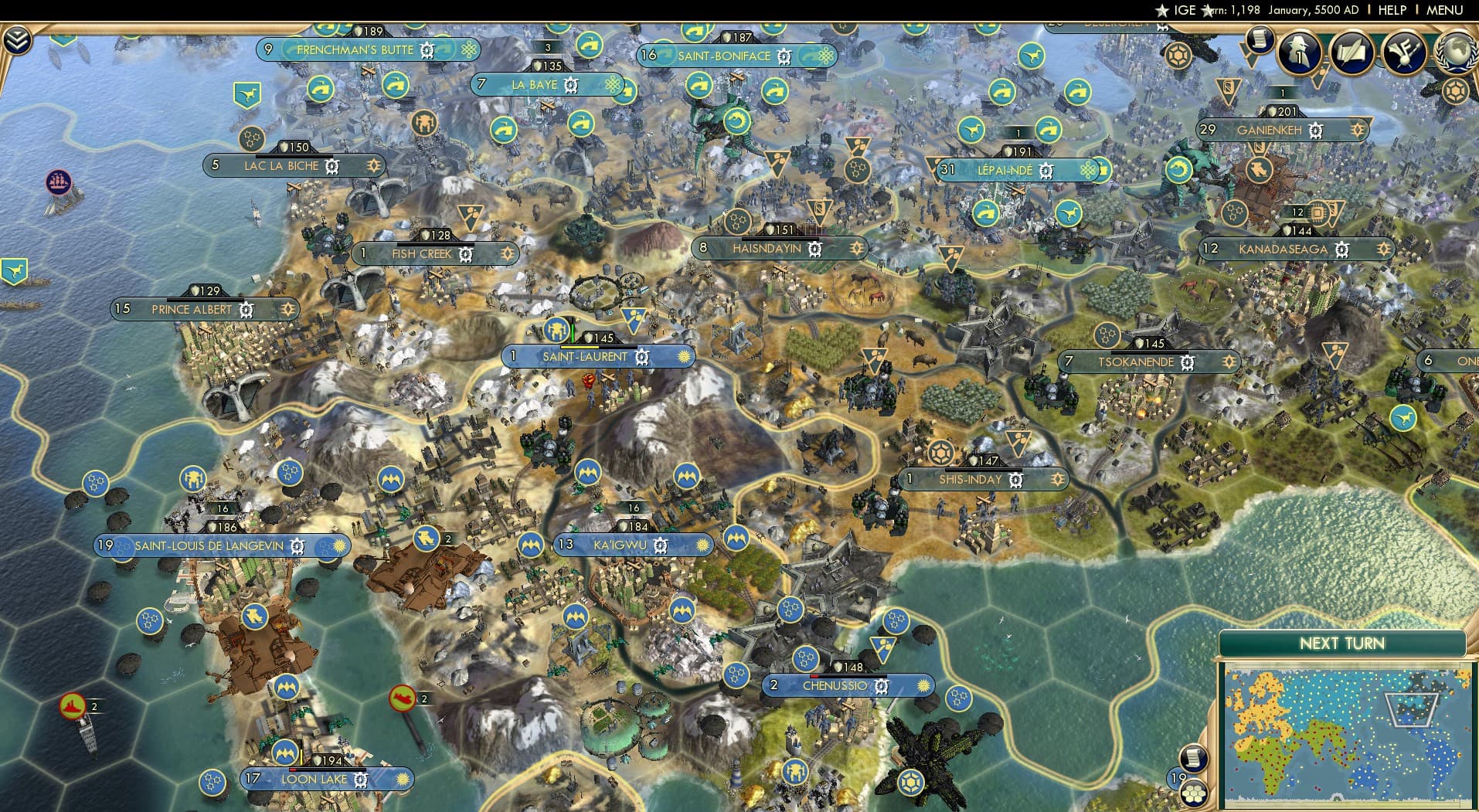This screenshot has width=1479, height=812.
Task: Open the Culture overview music-note icon
Action: coord(1402,53)
